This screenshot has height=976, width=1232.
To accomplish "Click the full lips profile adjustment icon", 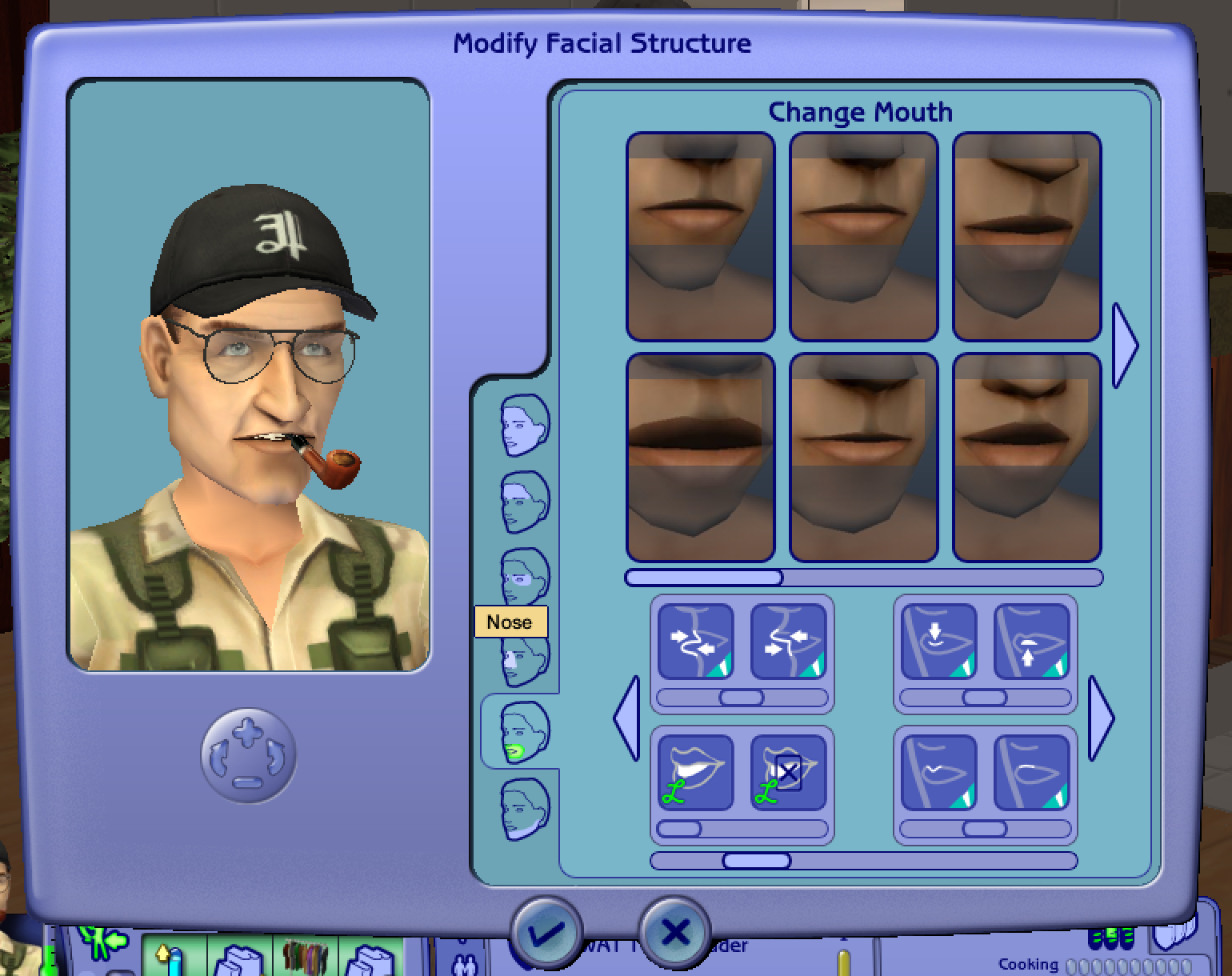I will click(1032, 774).
